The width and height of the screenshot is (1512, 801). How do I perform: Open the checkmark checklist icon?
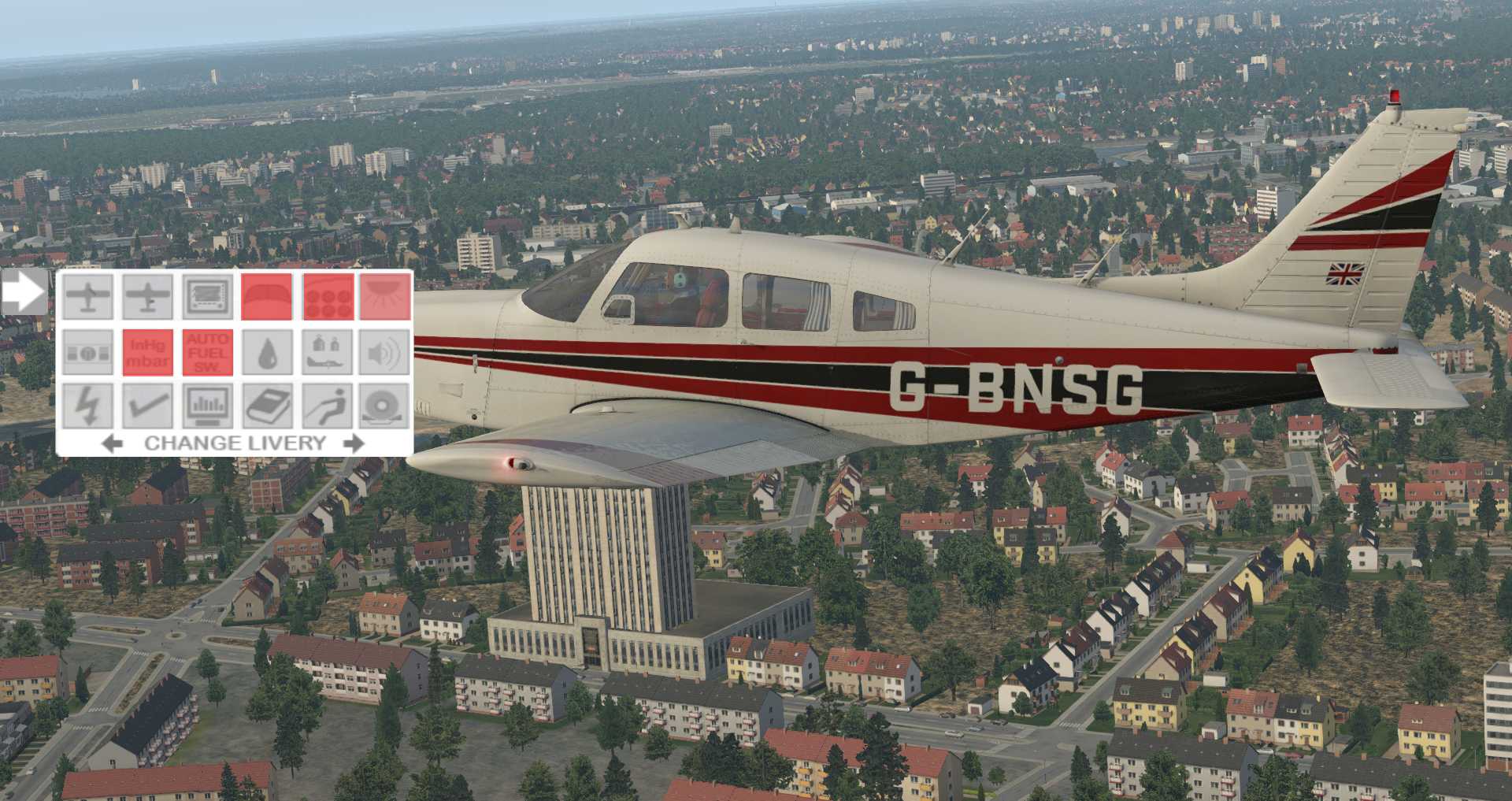pyautogui.click(x=147, y=406)
